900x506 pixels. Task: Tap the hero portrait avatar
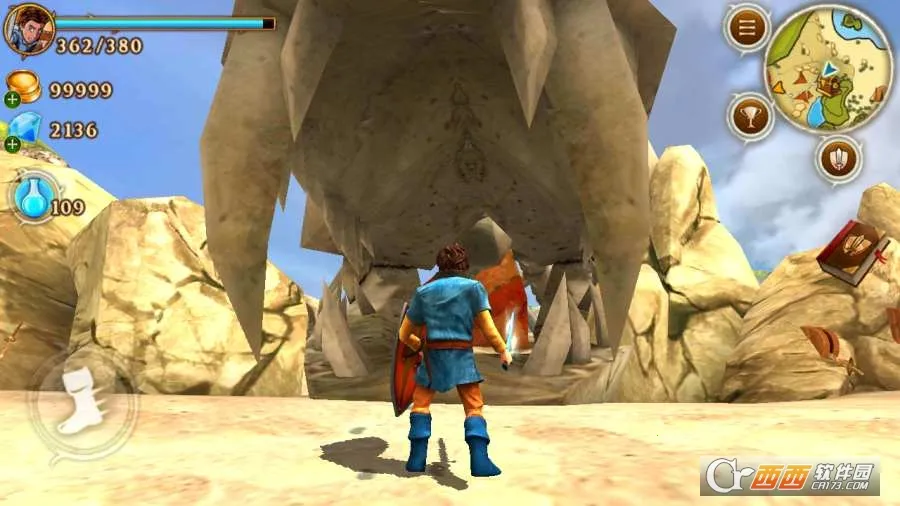point(28,29)
